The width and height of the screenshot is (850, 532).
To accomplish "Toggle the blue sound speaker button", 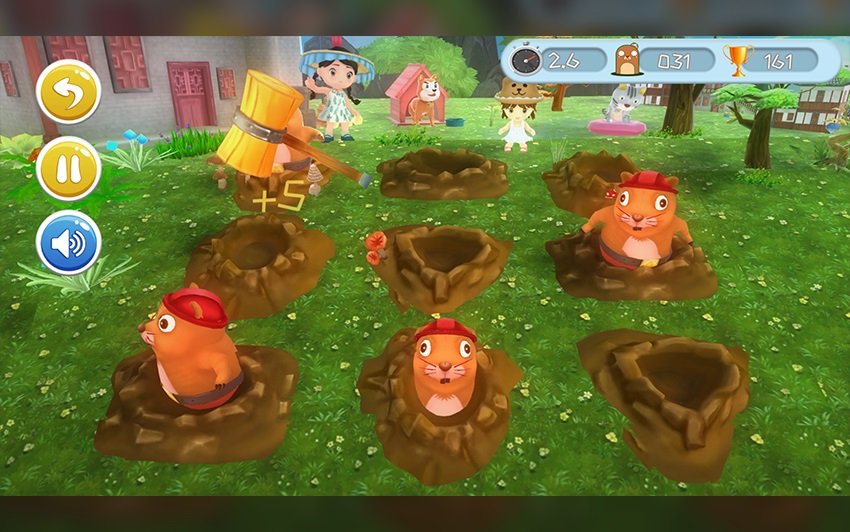I will pyautogui.click(x=69, y=243).
